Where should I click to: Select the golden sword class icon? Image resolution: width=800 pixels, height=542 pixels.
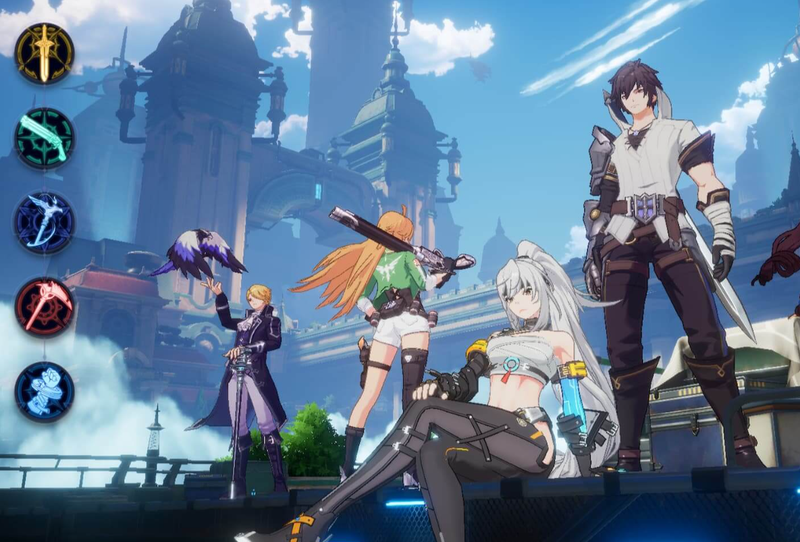[44, 53]
